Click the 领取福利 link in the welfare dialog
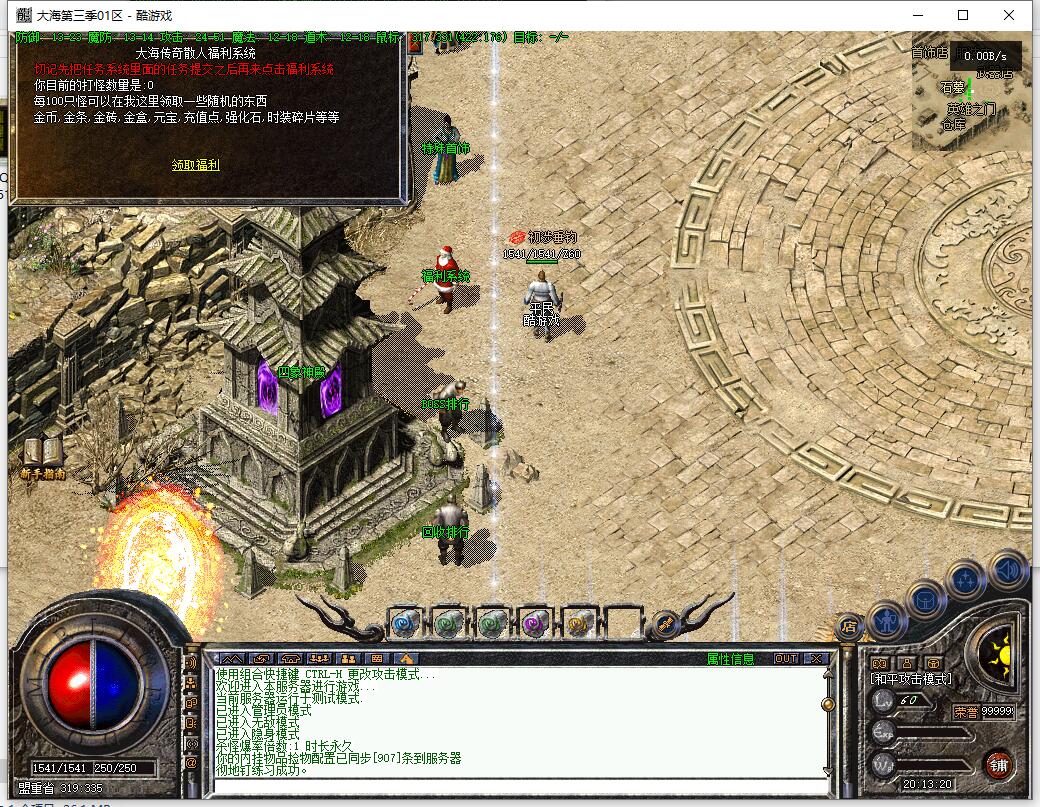1040x807 pixels. pyautogui.click(x=195, y=165)
